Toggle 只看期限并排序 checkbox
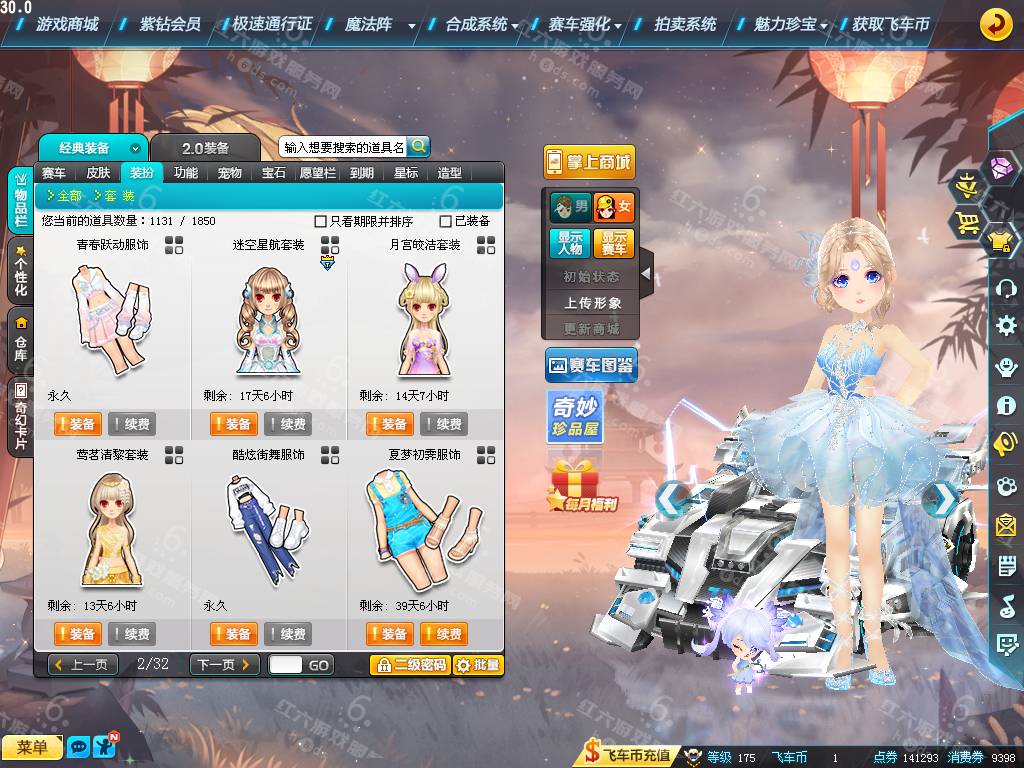1024x768 pixels. [321, 221]
